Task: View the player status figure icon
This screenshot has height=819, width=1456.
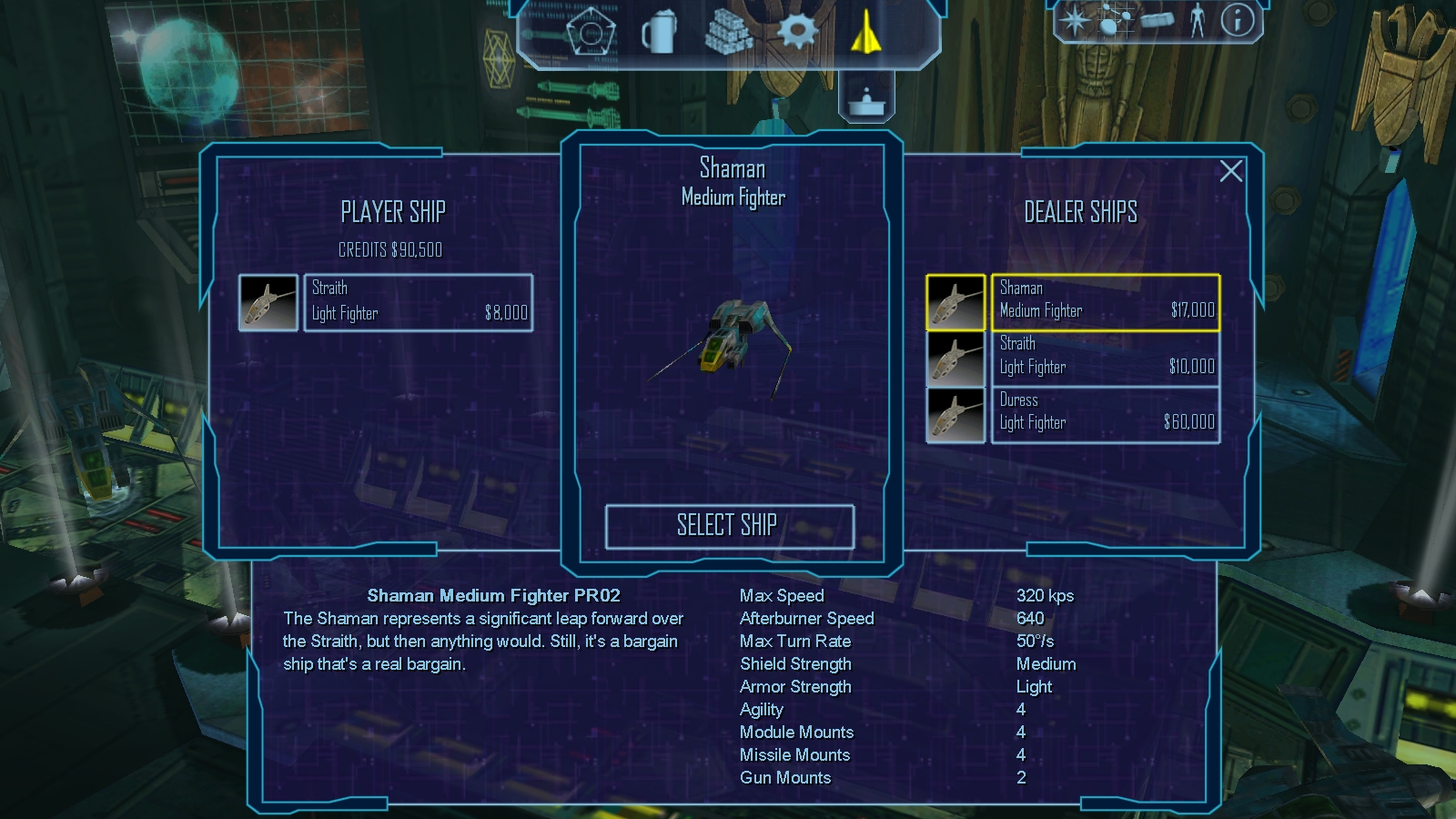Action: tap(1198, 21)
